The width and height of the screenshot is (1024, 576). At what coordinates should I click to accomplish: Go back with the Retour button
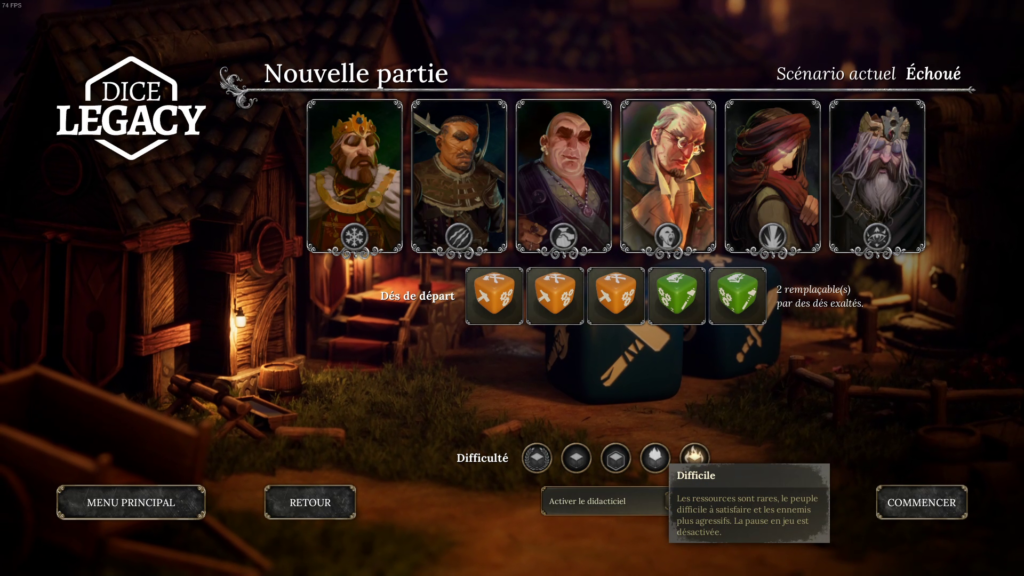[x=310, y=502]
